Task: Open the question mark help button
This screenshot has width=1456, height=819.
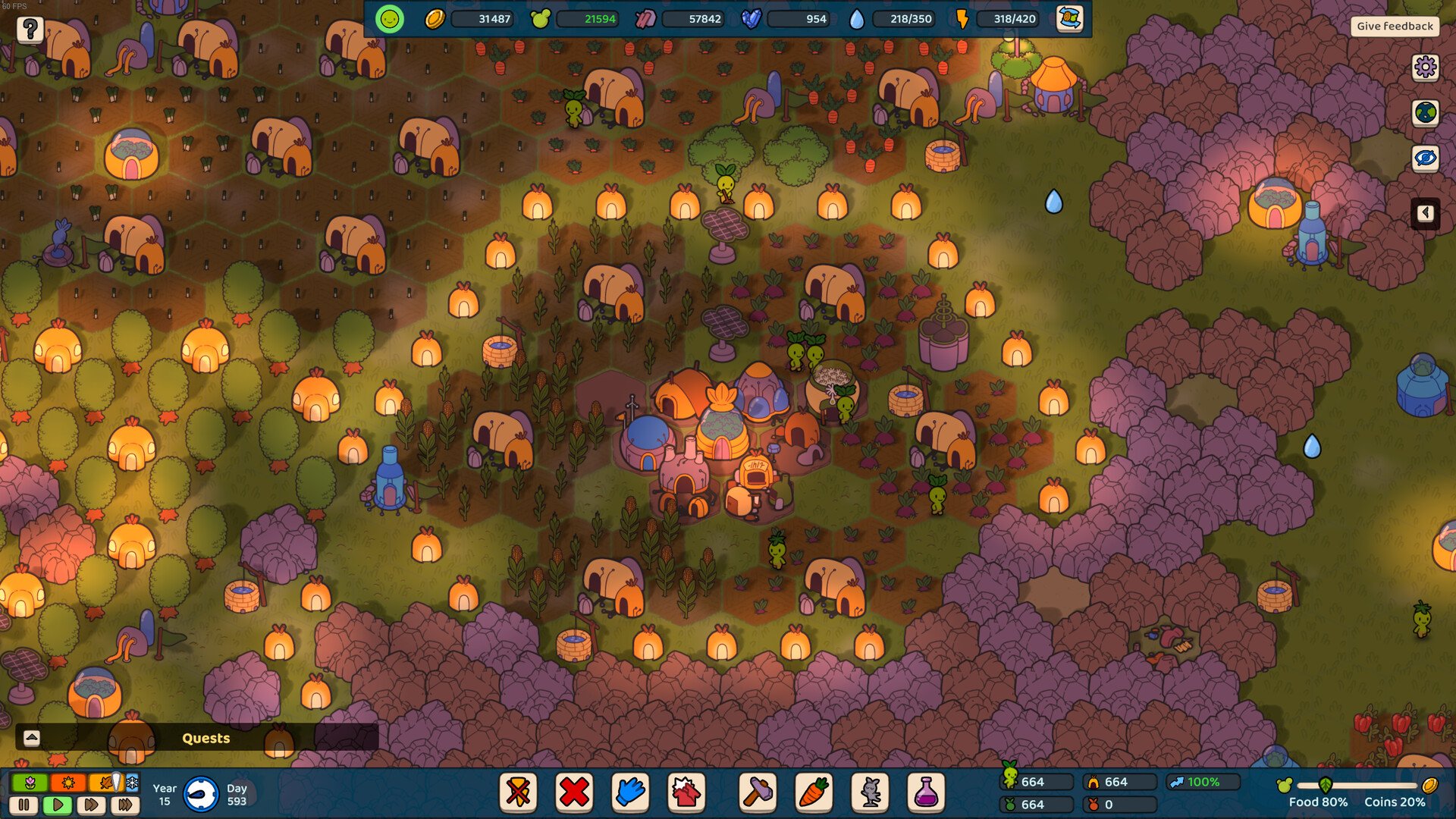Action: [30, 30]
